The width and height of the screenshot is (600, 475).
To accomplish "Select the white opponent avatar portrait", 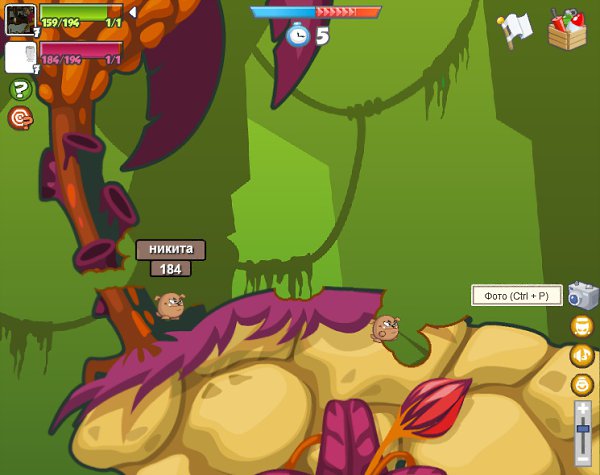I will tap(20, 57).
